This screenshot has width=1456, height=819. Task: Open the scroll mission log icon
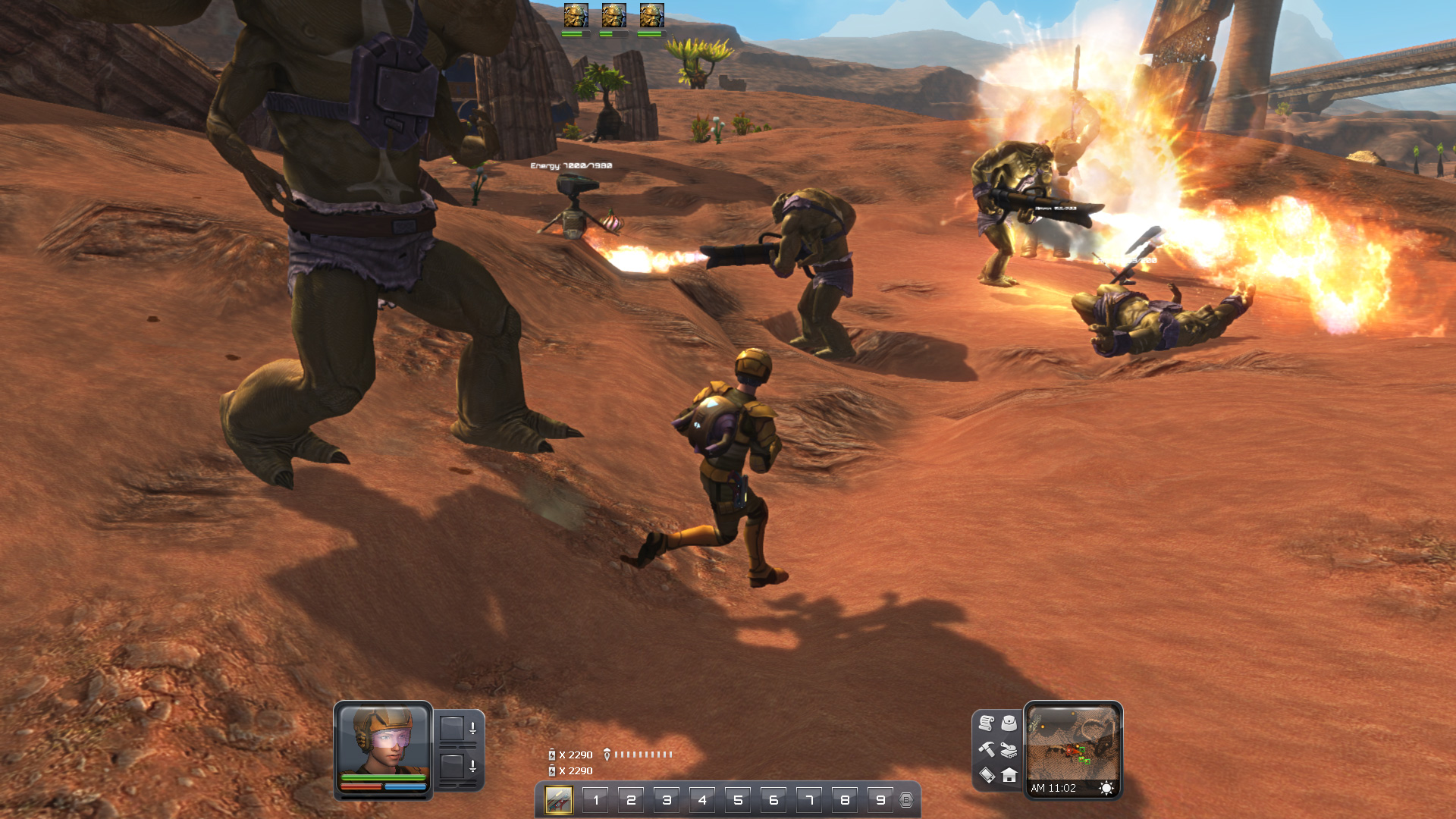coord(987,723)
